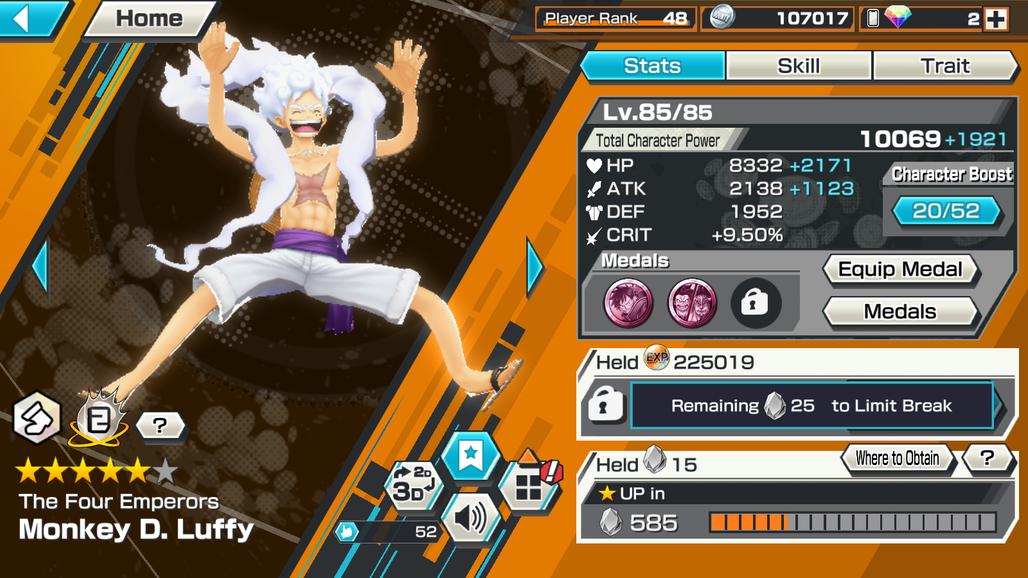Viewport: 1028px width, 578px height.
Task: Switch to the Skill tab
Action: click(x=798, y=66)
